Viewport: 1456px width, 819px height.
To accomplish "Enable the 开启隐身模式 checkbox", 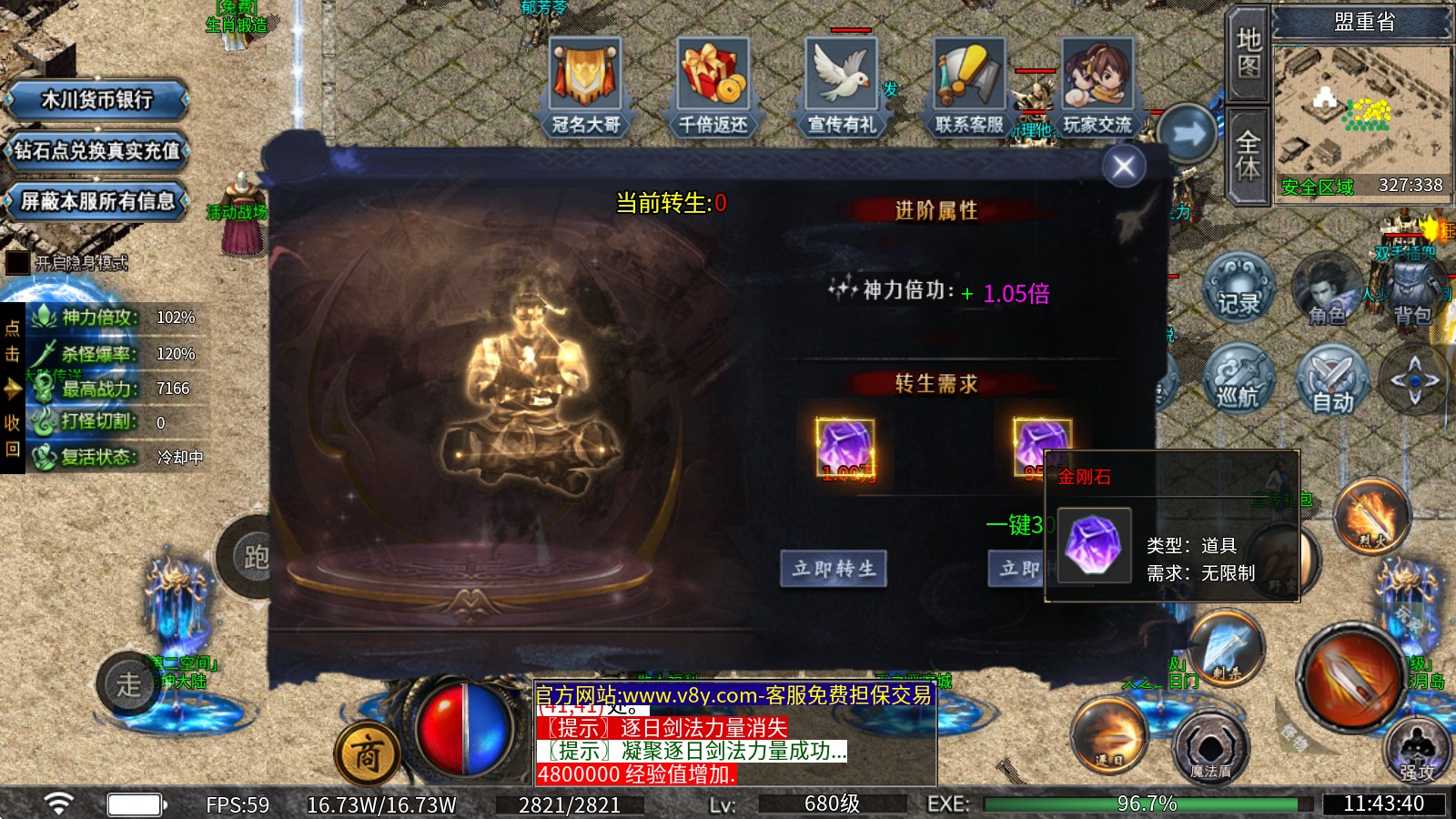I will coord(20,262).
